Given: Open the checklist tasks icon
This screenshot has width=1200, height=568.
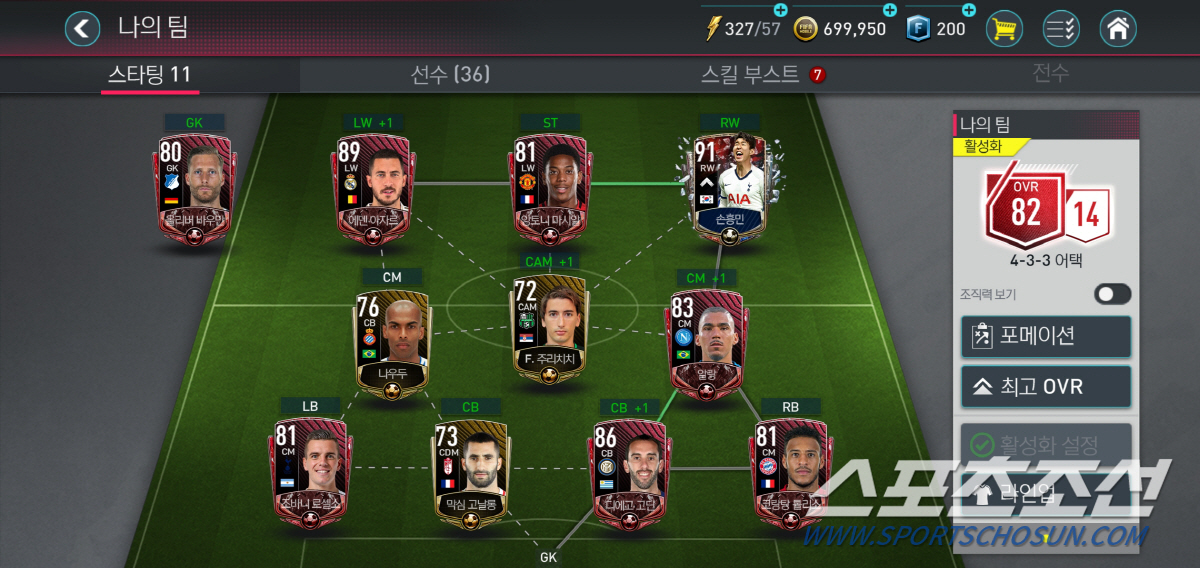Looking at the screenshot, I should click(x=1061, y=28).
